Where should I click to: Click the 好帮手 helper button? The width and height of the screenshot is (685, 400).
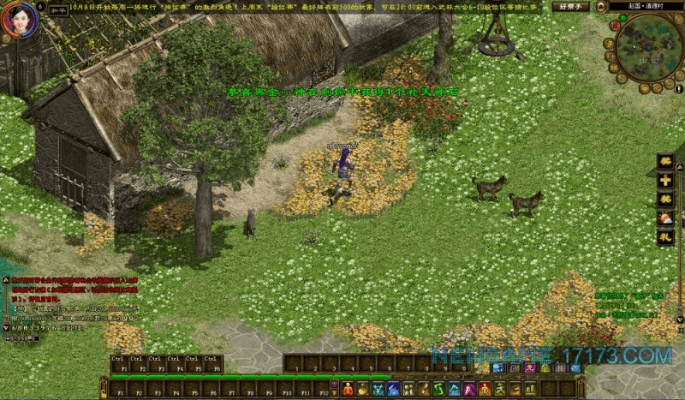click(x=571, y=6)
